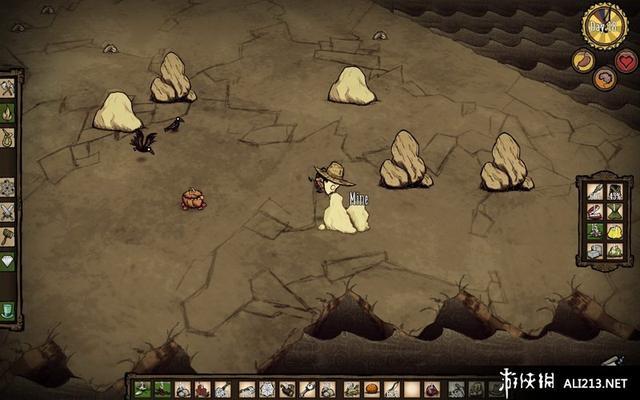Select the backpack item showing 43%
Viewport: 640px width, 400px height.
pyautogui.click(x=616, y=191)
